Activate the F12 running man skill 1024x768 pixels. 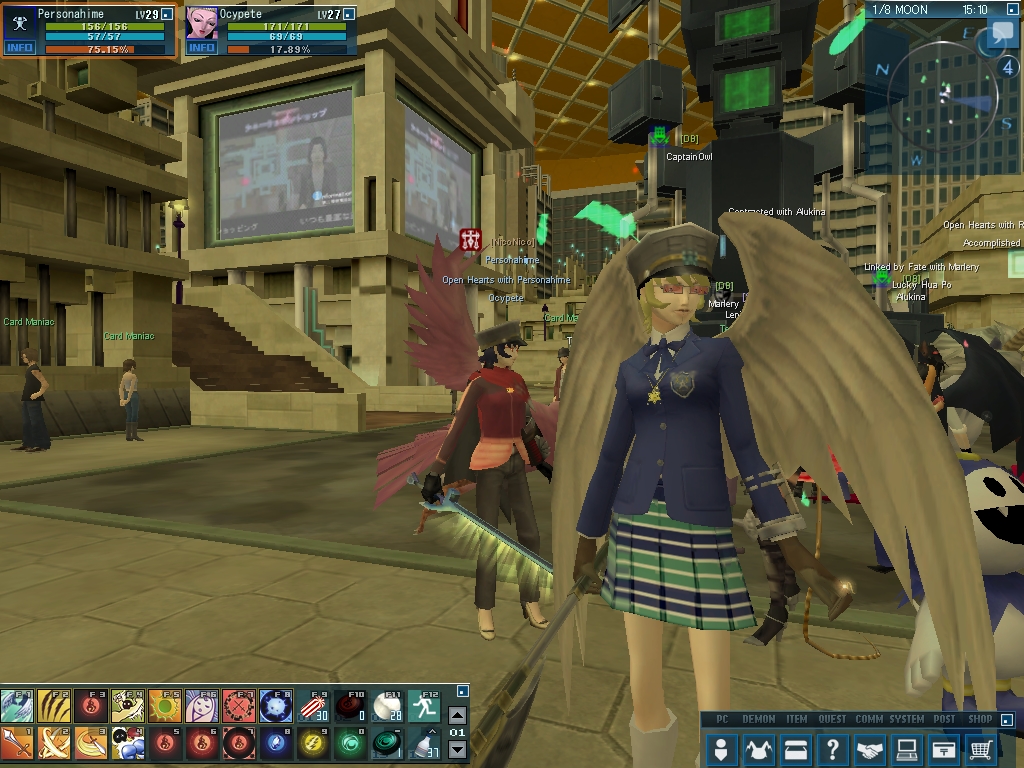tap(424, 706)
